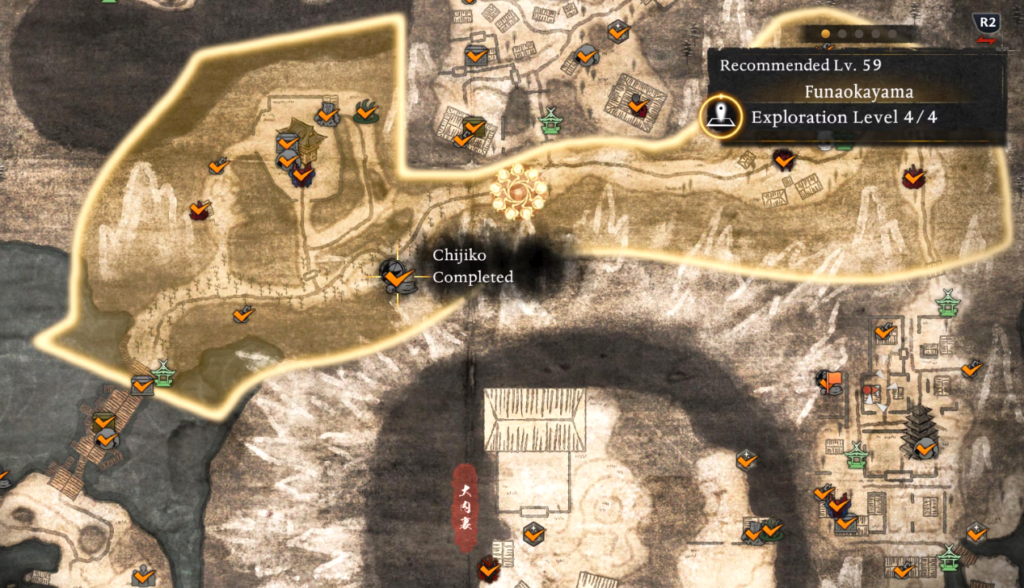Viewport: 1024px width, 588px height.
Task: Click the glowing golden flower emblem marker
Action: click(518, 188)
